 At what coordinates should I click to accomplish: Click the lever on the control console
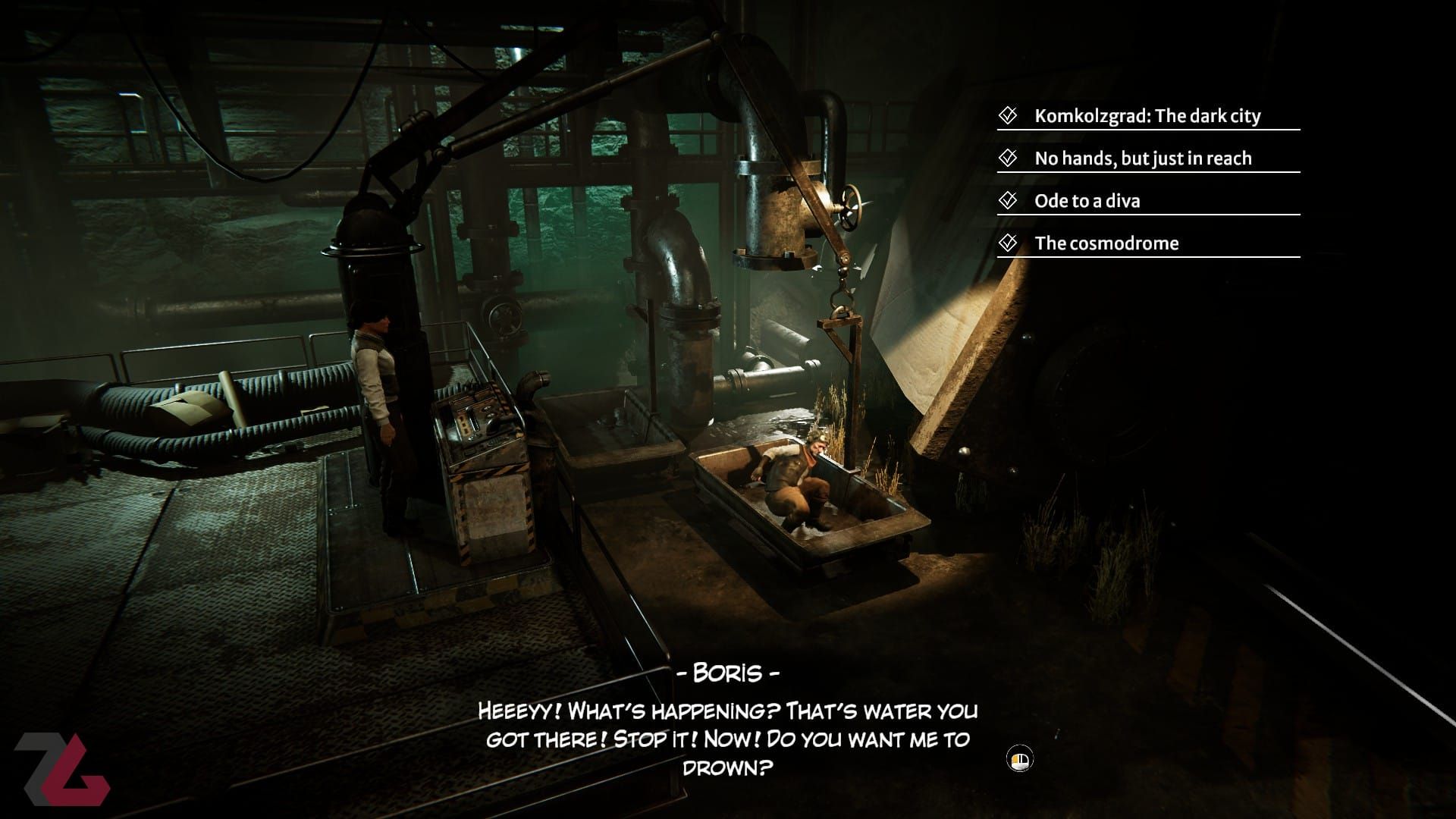[472, 421]
